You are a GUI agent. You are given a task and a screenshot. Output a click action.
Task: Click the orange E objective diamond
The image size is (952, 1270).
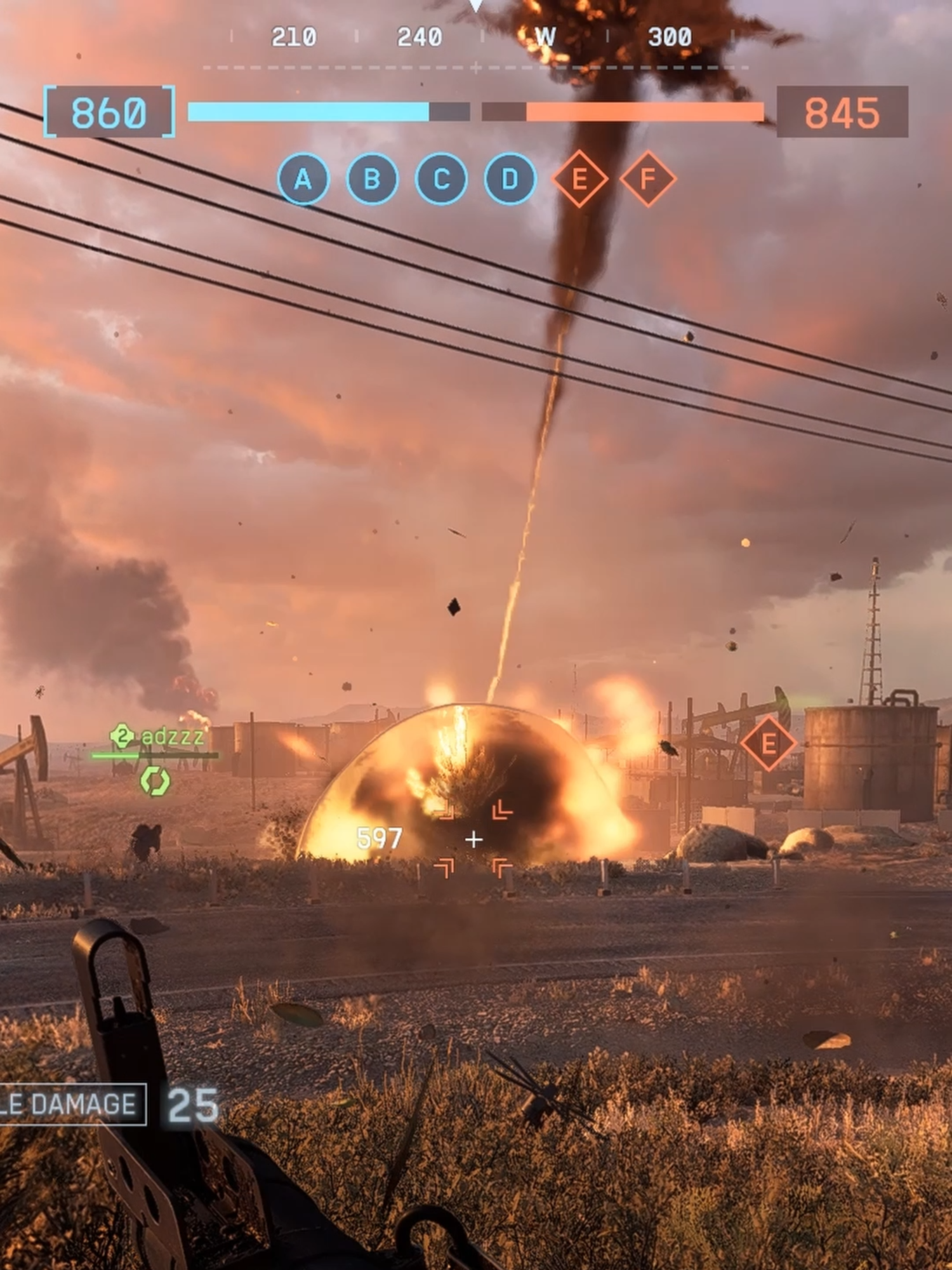pos(579,180)
